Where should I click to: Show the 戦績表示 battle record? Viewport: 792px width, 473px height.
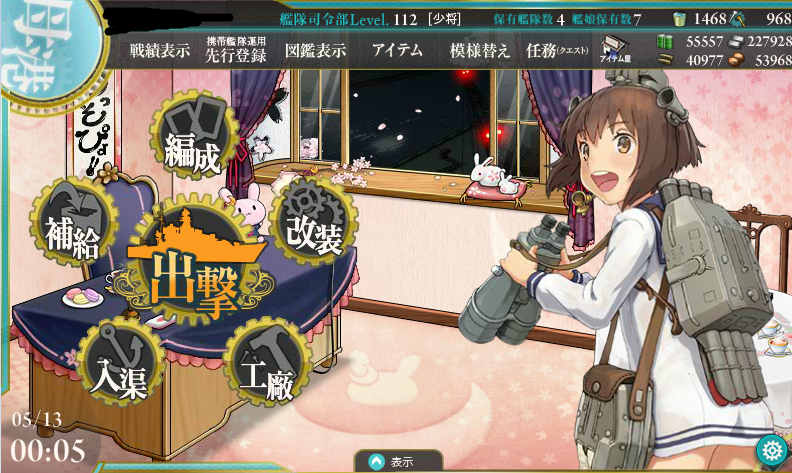tap(159, 51)
